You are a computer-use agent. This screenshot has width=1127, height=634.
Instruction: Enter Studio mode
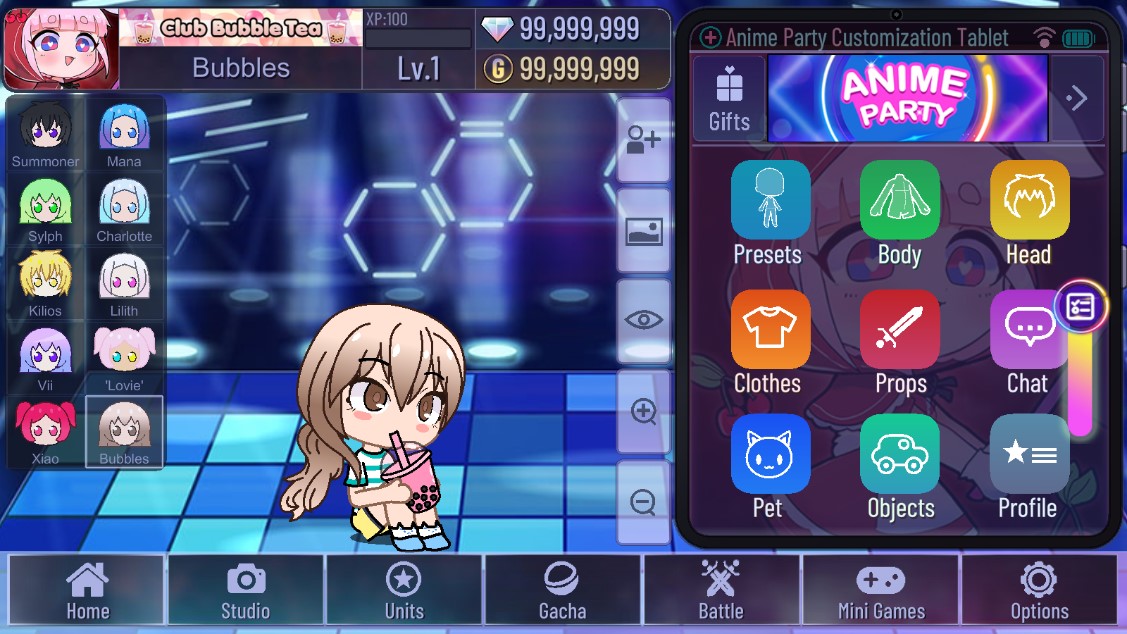coord(246,590)
